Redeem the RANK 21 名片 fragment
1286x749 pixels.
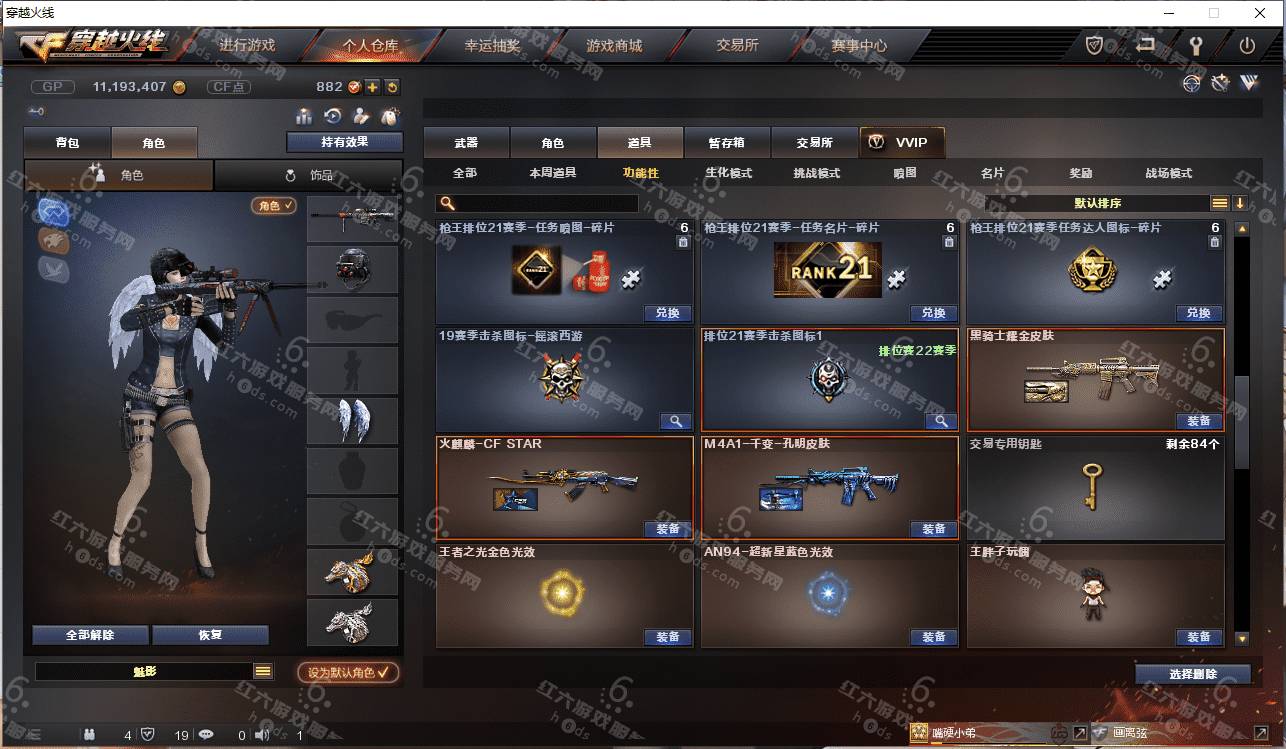(x=933, y=313)
